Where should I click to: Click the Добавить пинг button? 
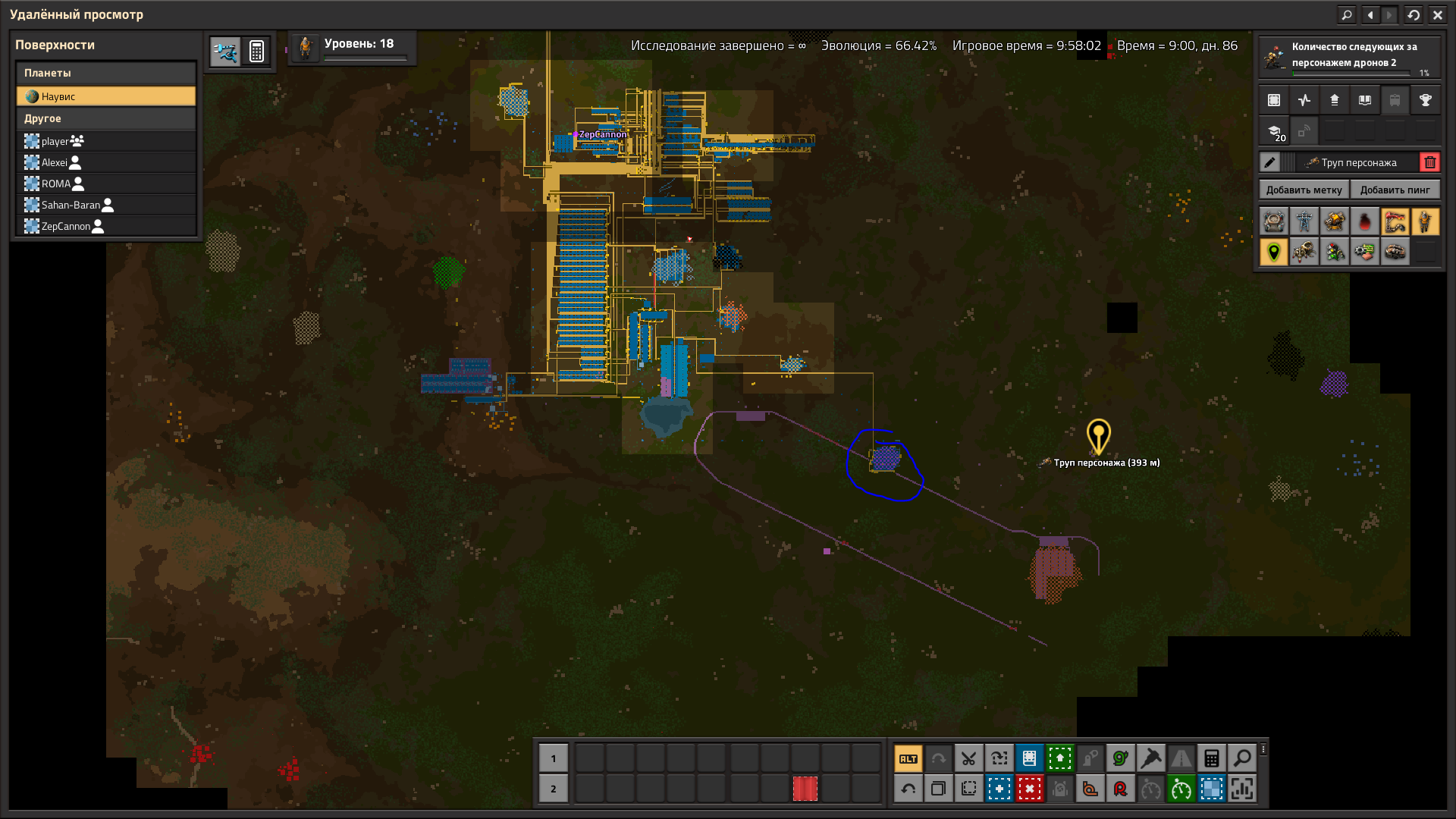(x=1395, y=190)
